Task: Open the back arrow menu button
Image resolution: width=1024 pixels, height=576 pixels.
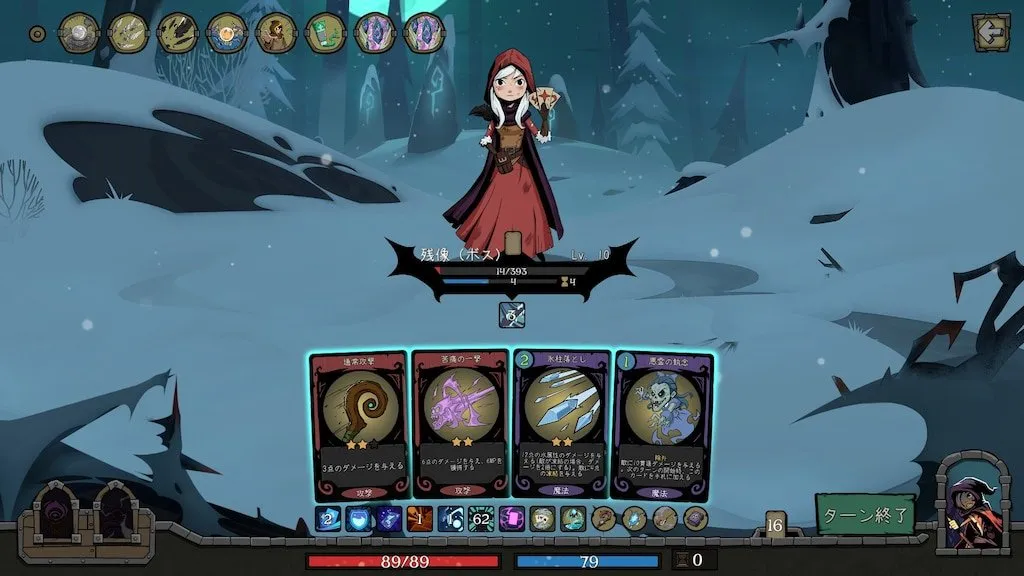Action: [990, 32]
